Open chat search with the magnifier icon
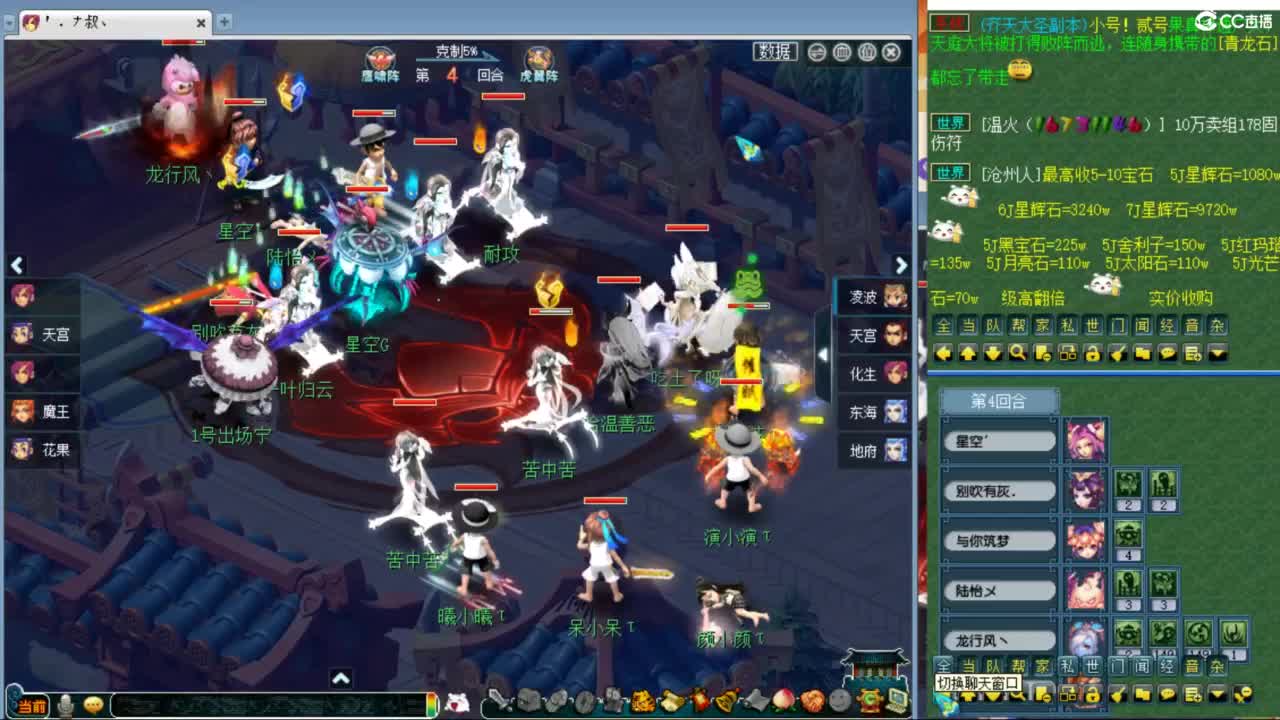Image resolution: width=1280 pixels, height=720 pixels. coord(1016,352)
